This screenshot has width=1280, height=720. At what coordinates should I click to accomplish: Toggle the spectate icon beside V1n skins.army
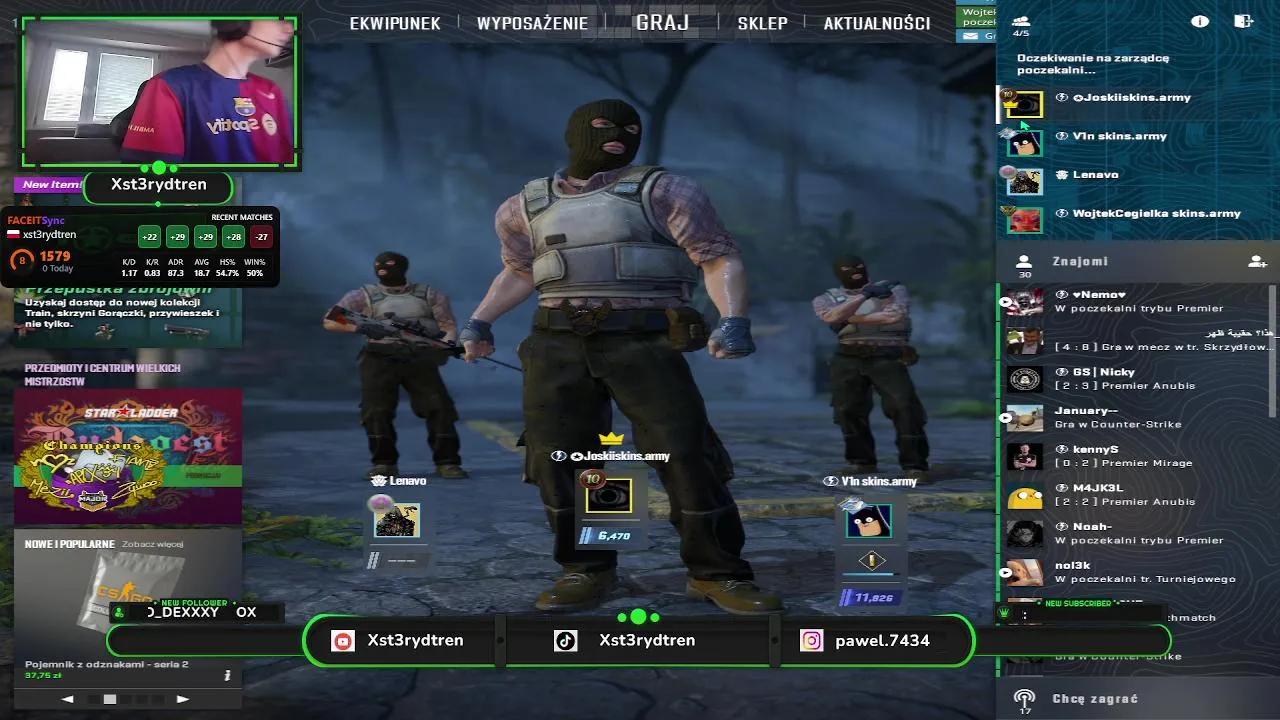tap(829, 481)
